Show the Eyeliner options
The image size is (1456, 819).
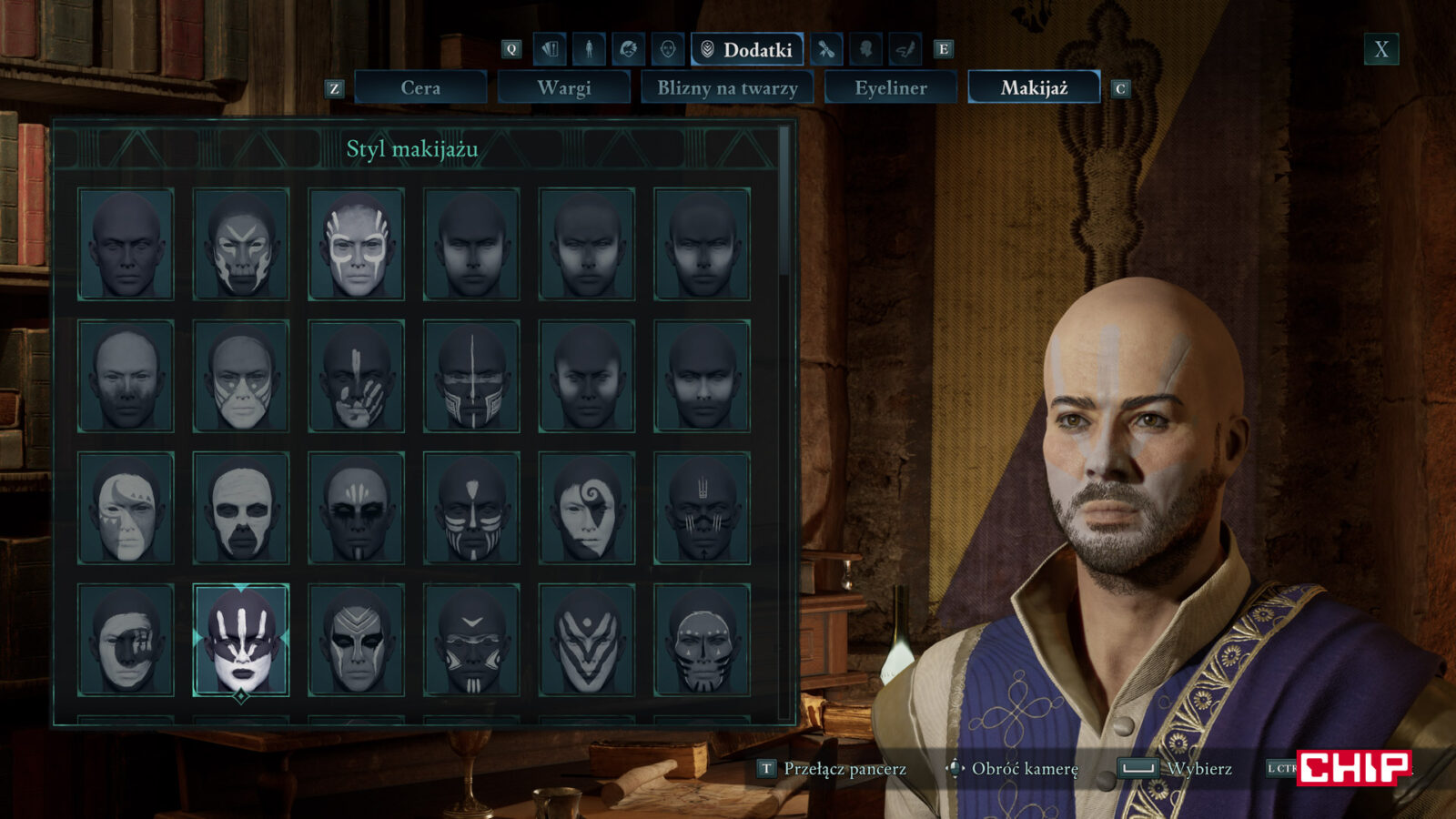(890, 88)
